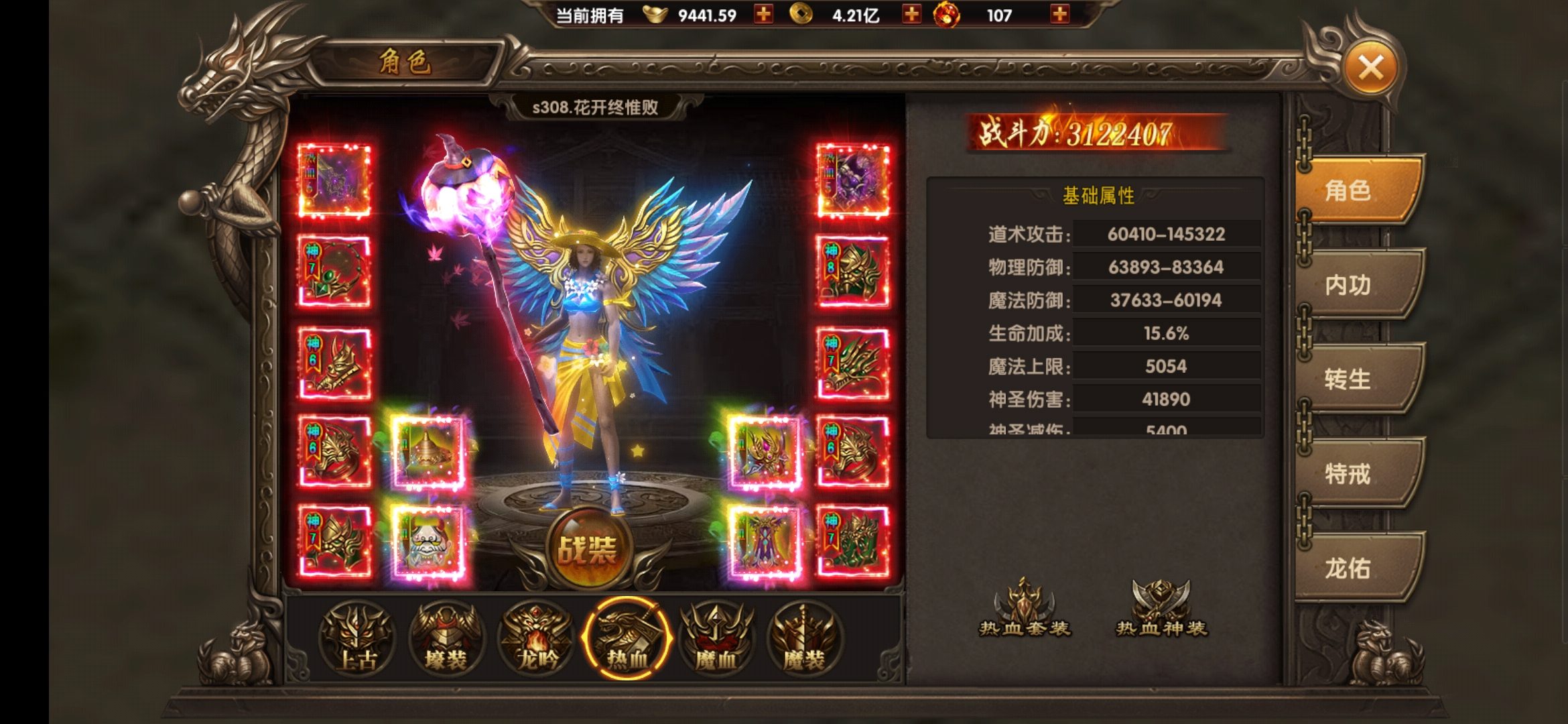Open the 转生 side tab

pyautogui.click(x=1354, y=379)
